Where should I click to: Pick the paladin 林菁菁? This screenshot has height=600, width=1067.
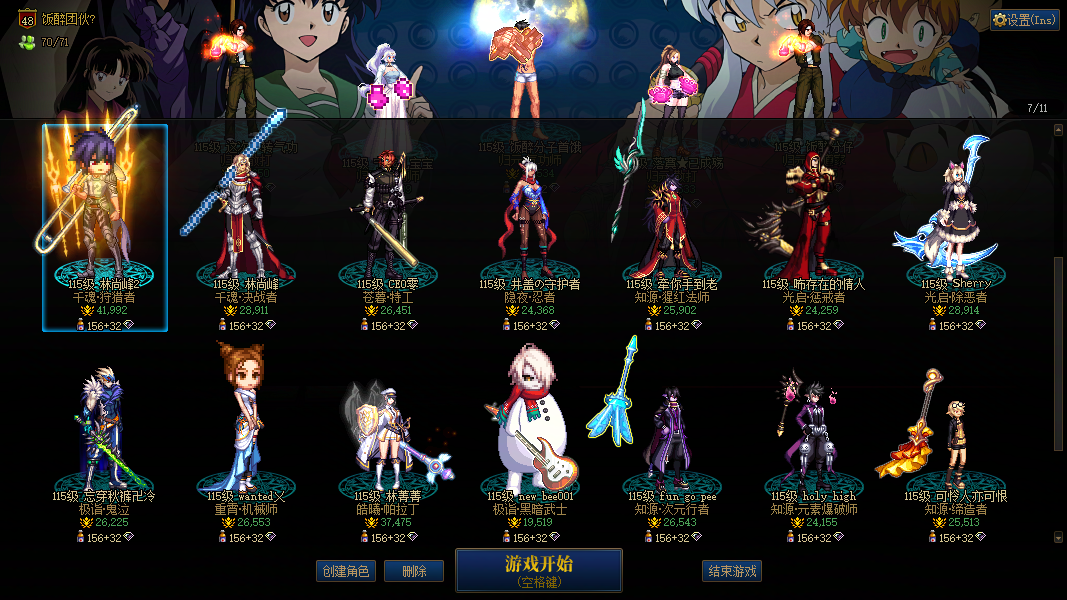coord(387,440)
